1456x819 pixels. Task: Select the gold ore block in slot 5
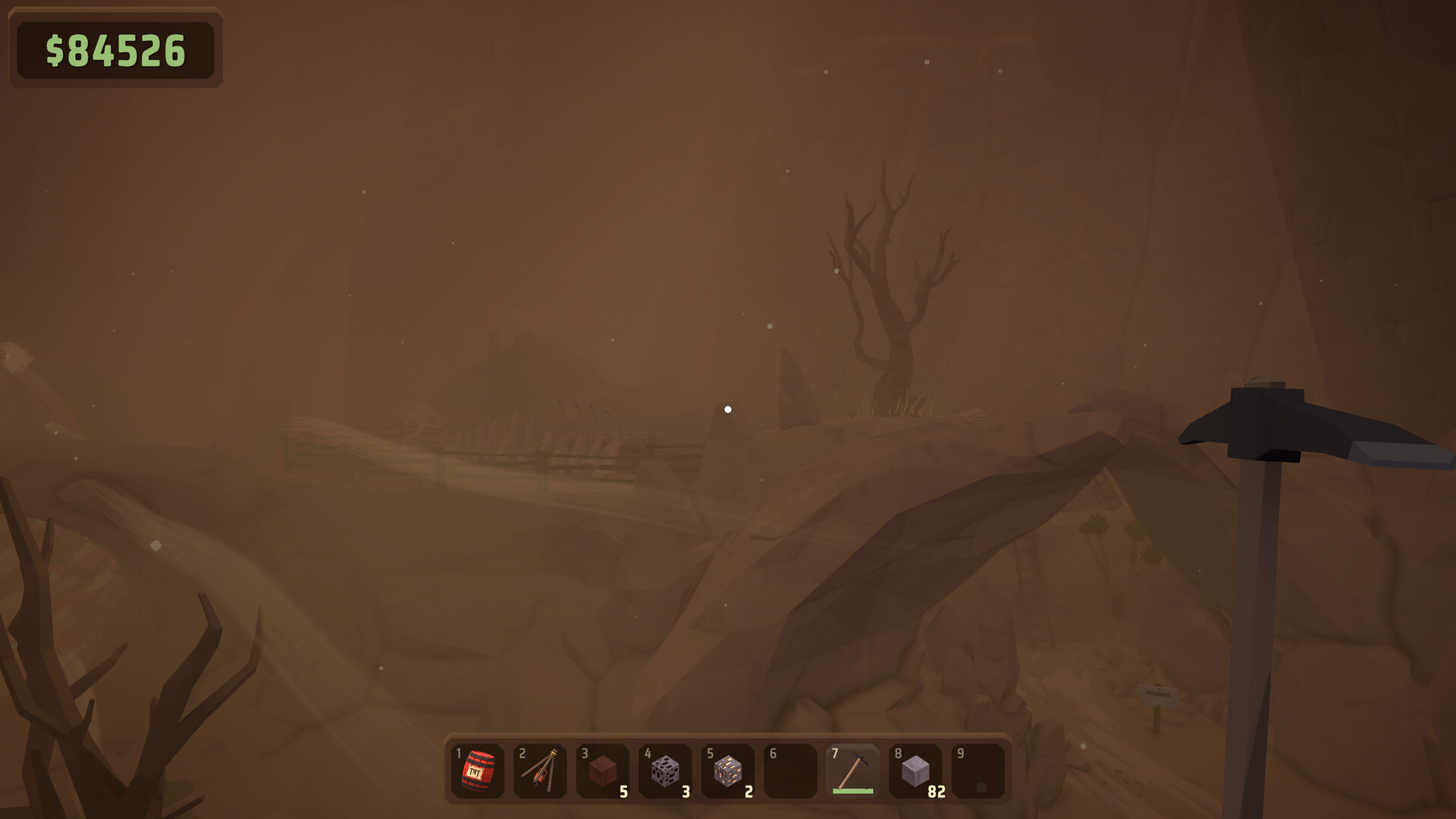click(x=728, y=771)
